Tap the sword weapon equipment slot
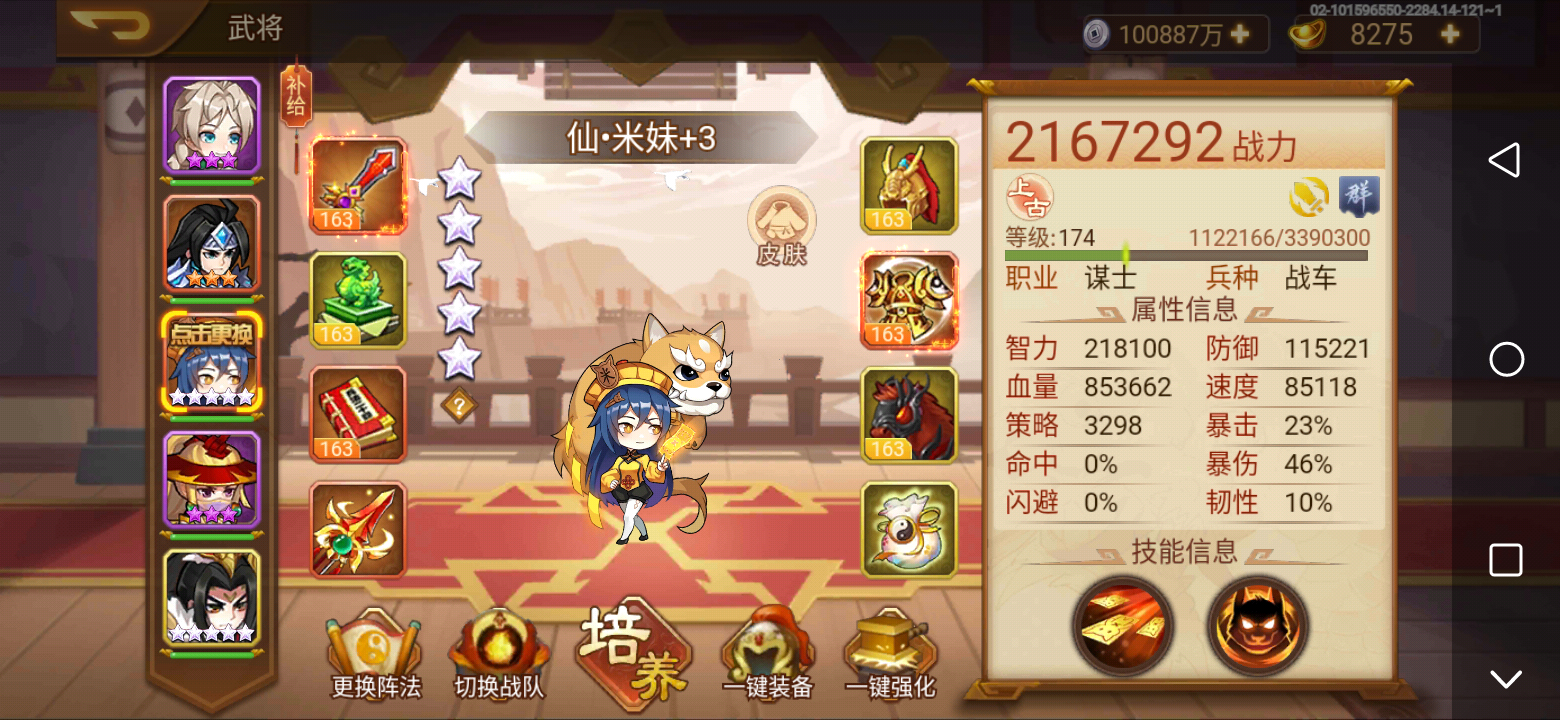Image resolution: width=1560 pixels, height=720 pixels. 358,186
